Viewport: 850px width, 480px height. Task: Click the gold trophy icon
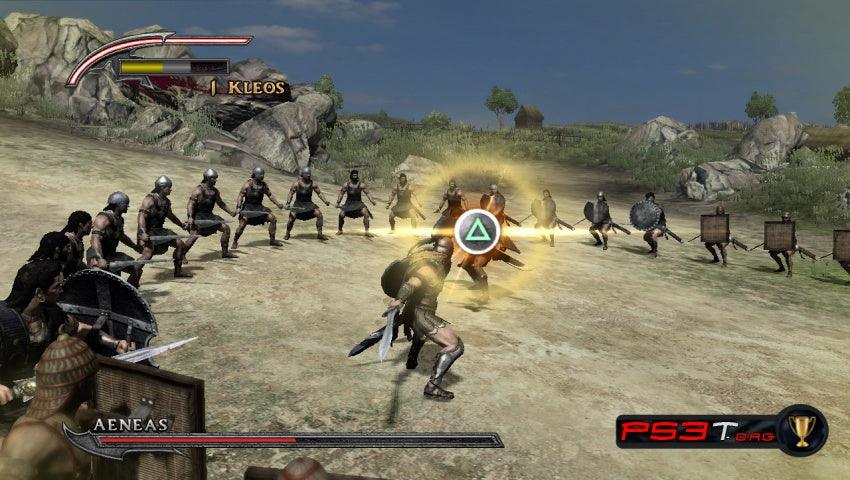point(801,430)
